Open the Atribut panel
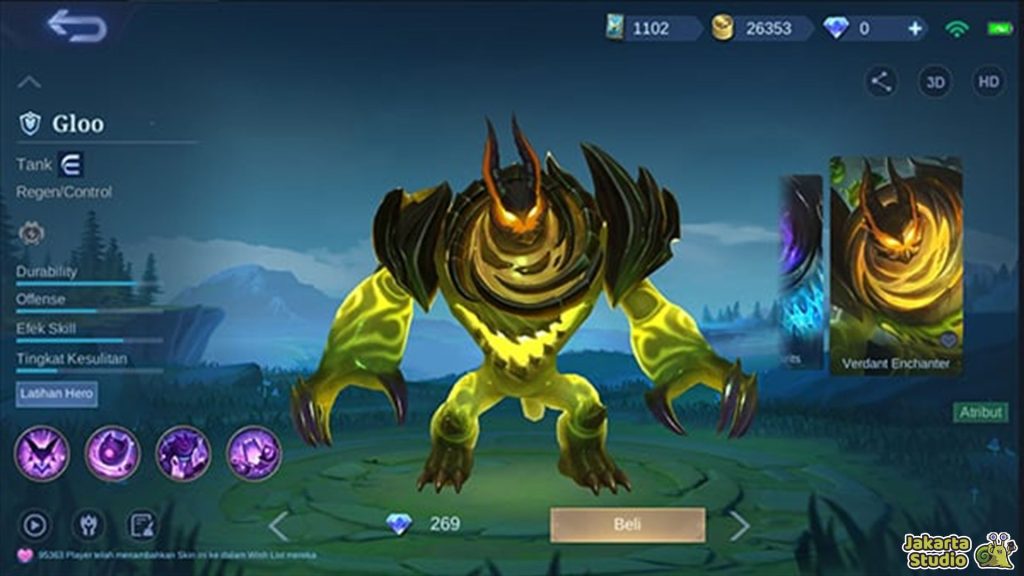The width and height of the screenshot is (1024, 576). pos(980,412)
